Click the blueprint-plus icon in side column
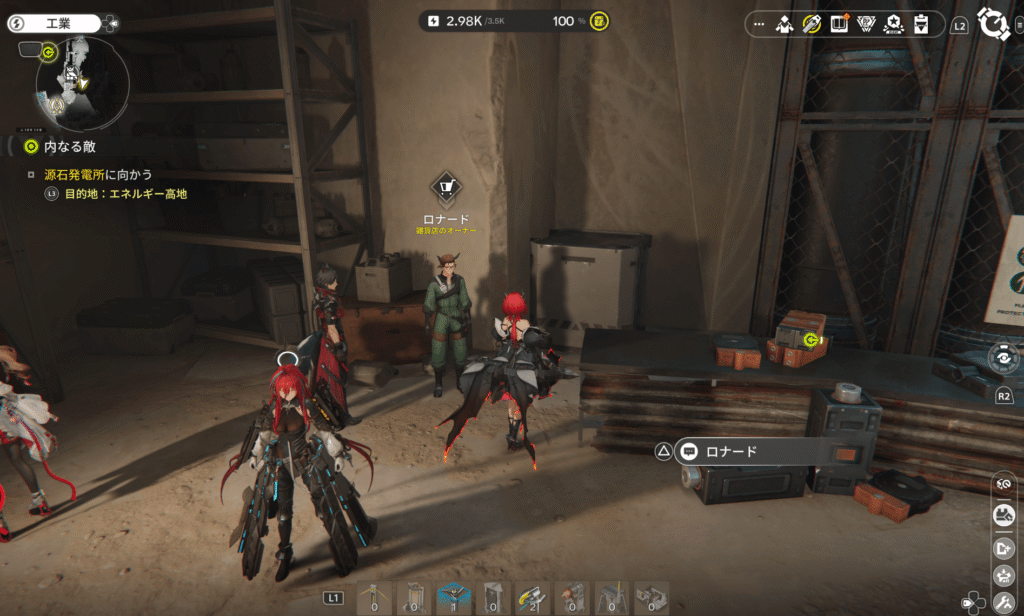Screen dimensions: 1024x616 [x=1002, y=547]
